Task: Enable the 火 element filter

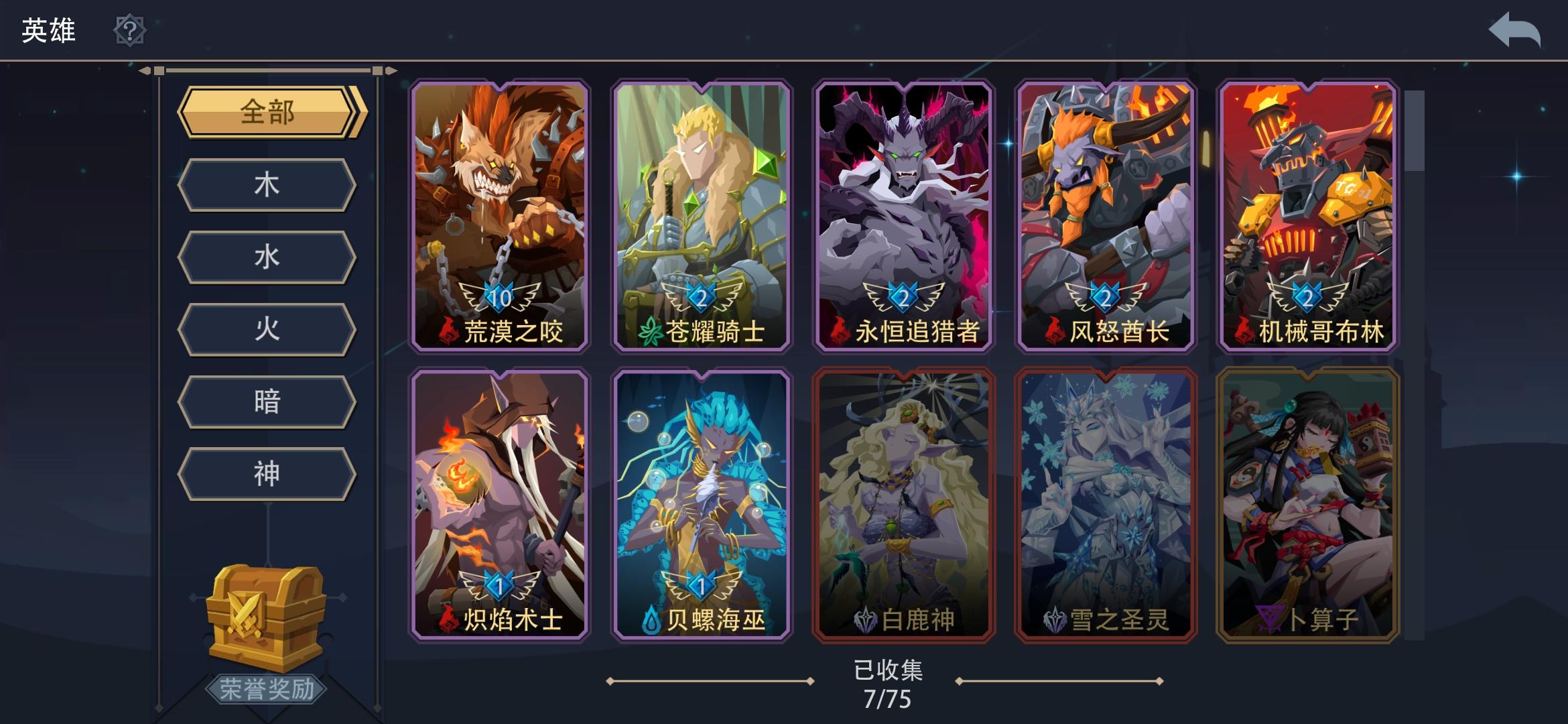Action: tap(267, 328)
